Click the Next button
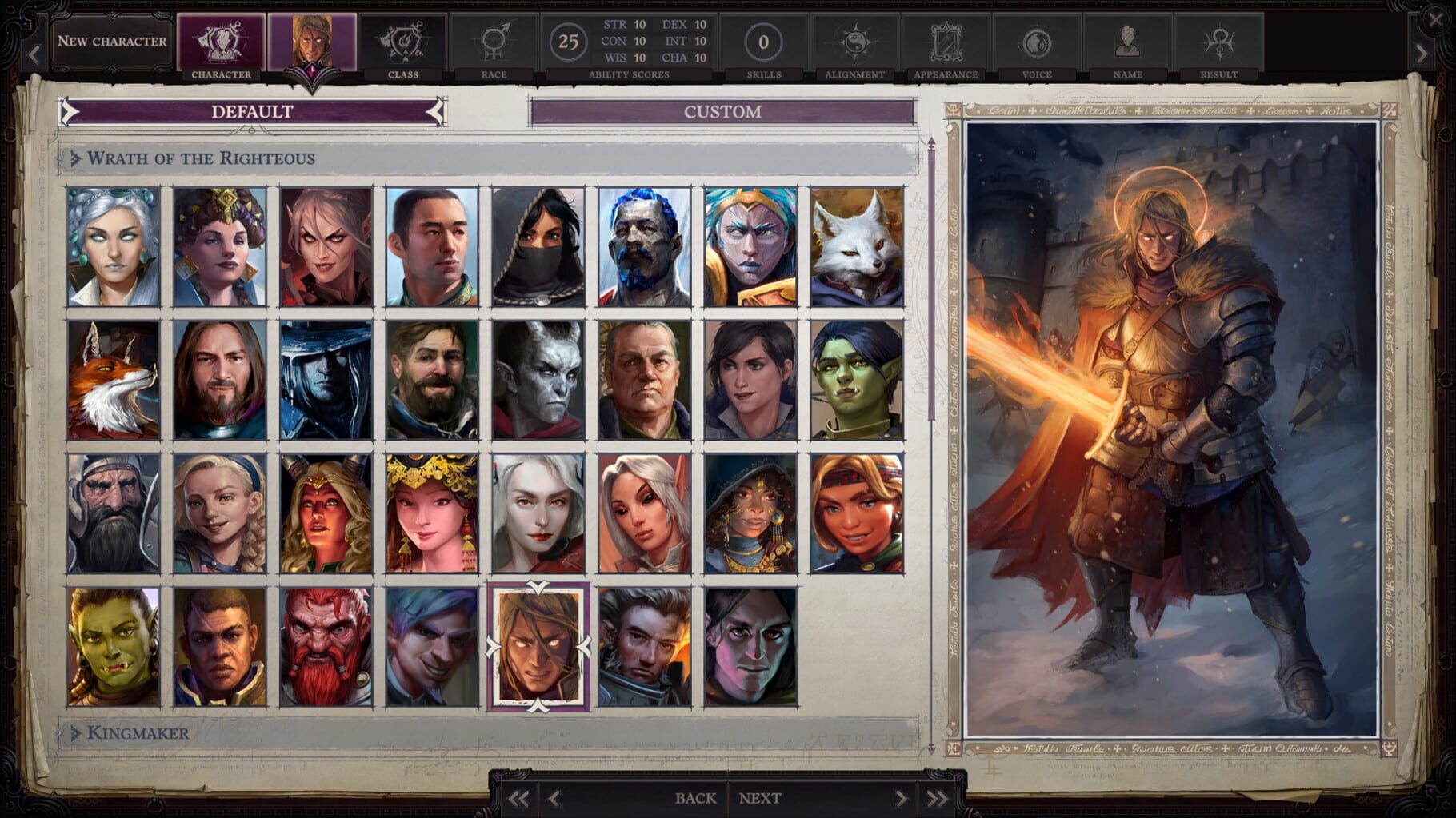The width and height of the screenshot is (1456, 818). (x=758, y=797)
